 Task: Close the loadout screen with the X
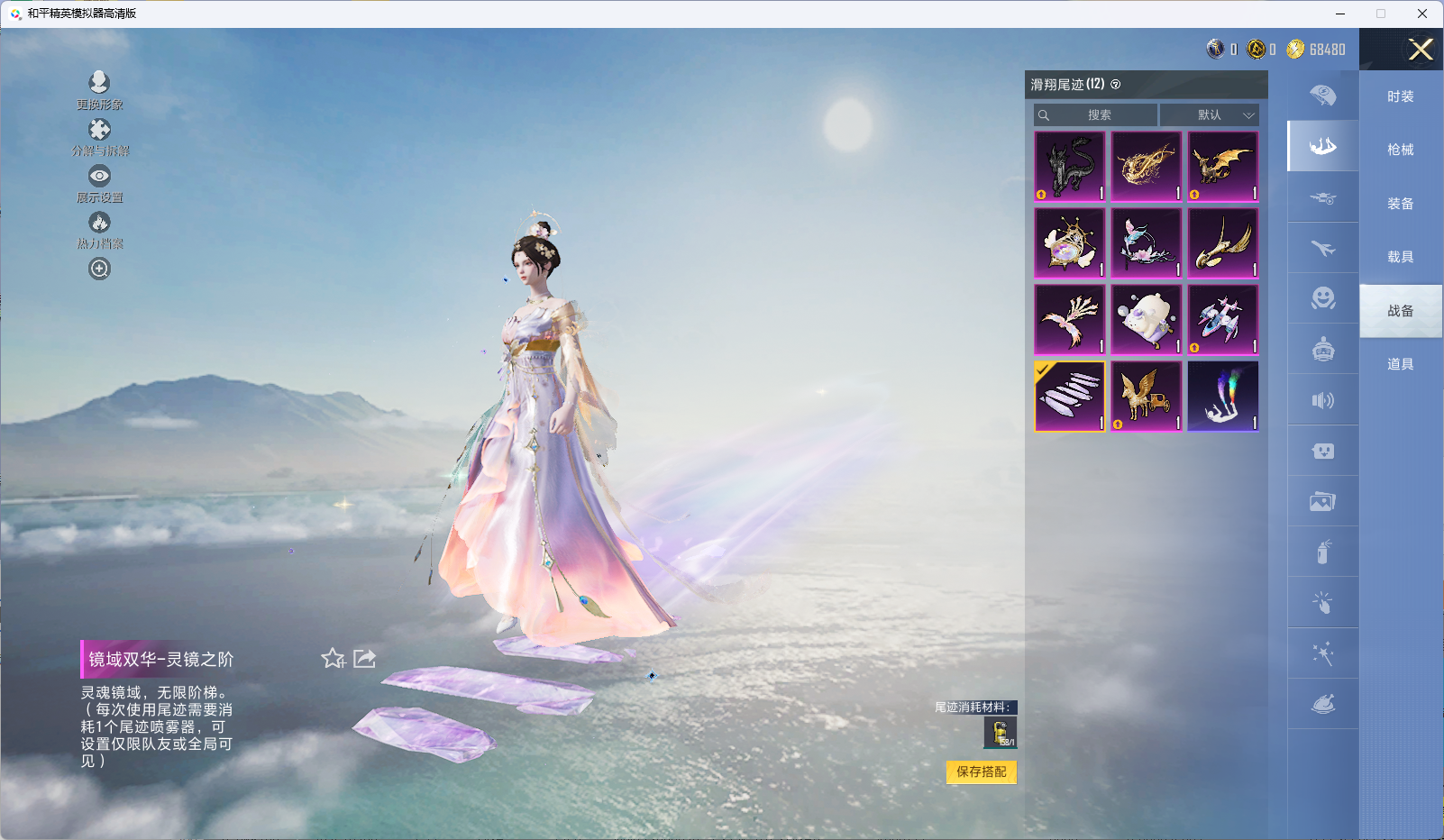point(1421,50)
